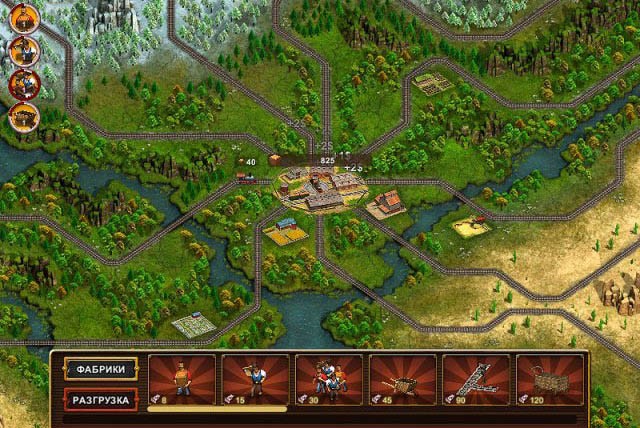The height and width of the screenshot is (428, 640).
Task: Choose the worker crew costing 30
Action: [x=329, y=380]
